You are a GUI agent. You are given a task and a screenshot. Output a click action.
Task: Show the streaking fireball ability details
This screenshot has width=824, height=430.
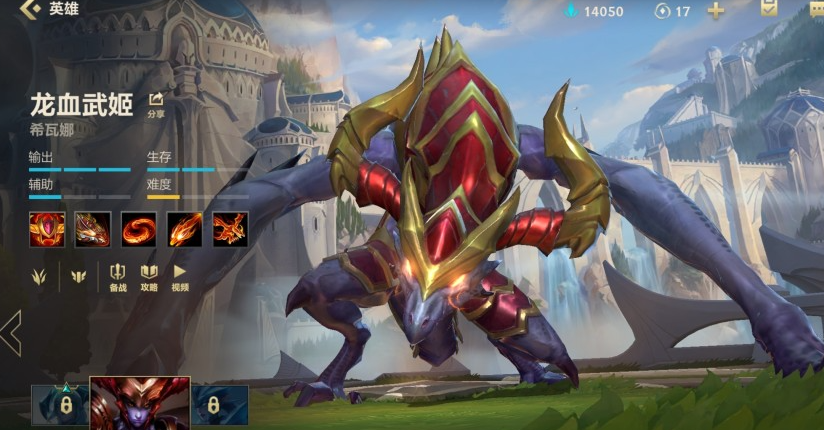pos(184,229)
